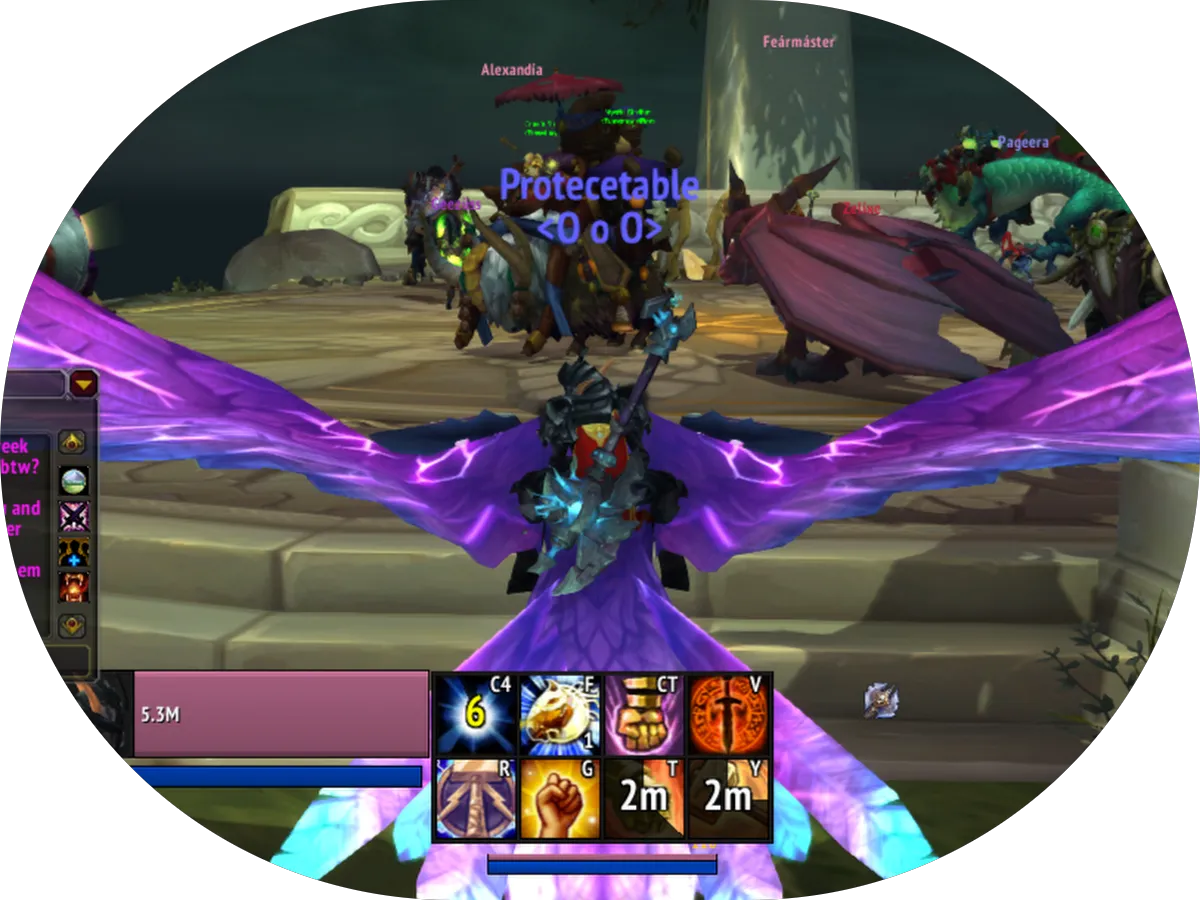Select the fiery fanged maw icon
1200x900 pixels.
tap(73, 587)
